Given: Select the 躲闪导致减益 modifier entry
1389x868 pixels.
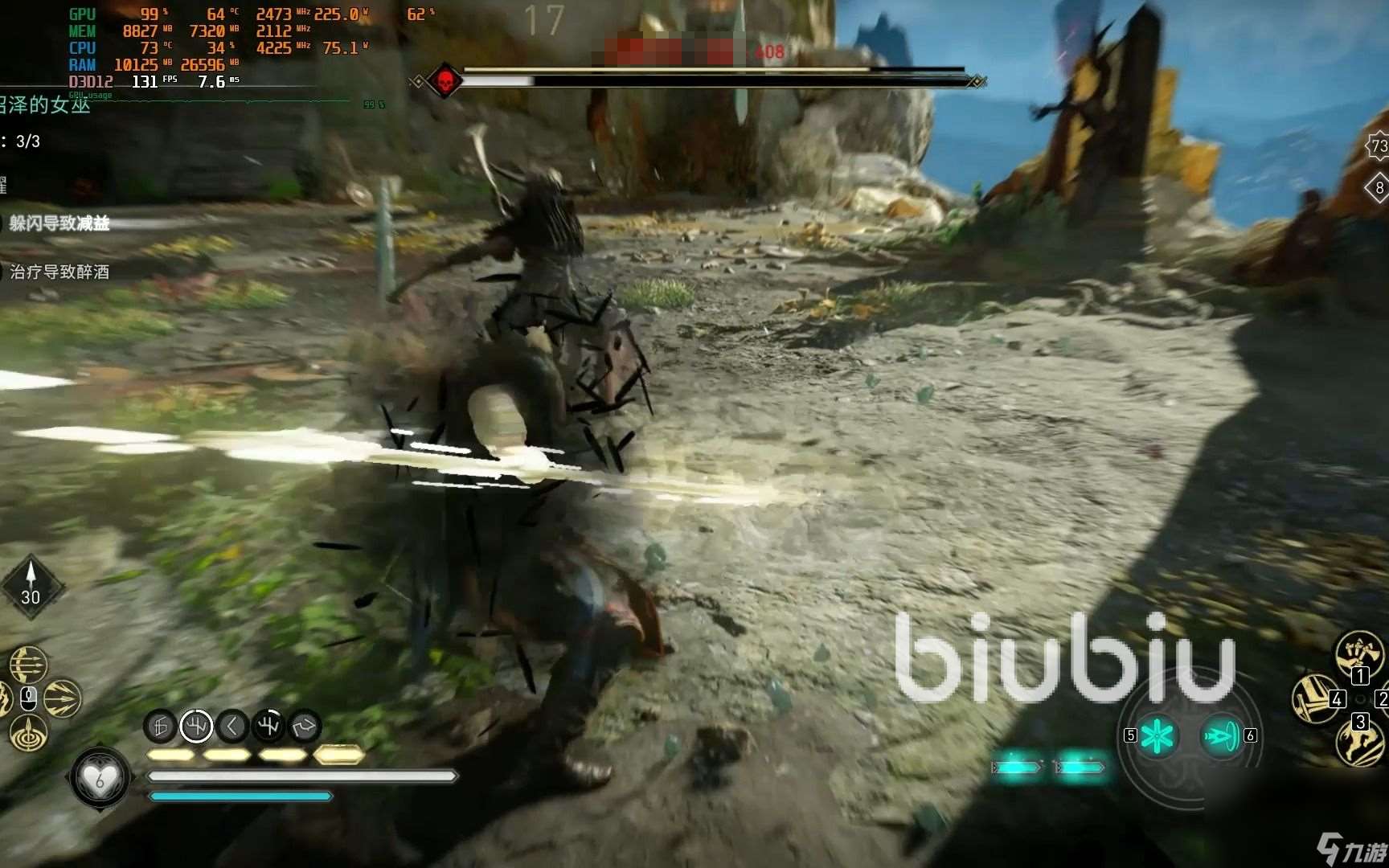Looking at the screenshot, I should pos(59,223).
